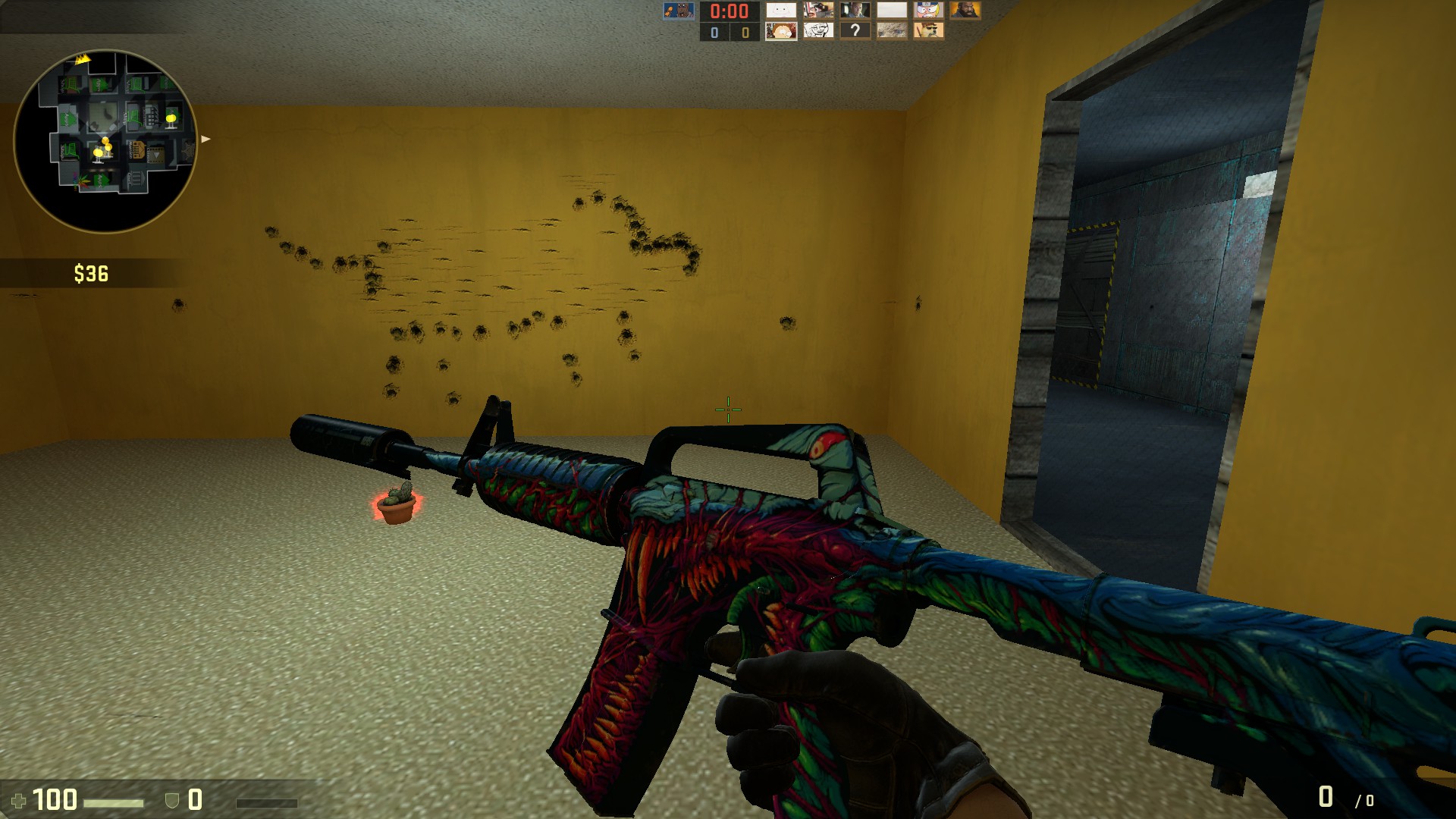
Task: Click the question mark player avatar
Action: point(855,30)
